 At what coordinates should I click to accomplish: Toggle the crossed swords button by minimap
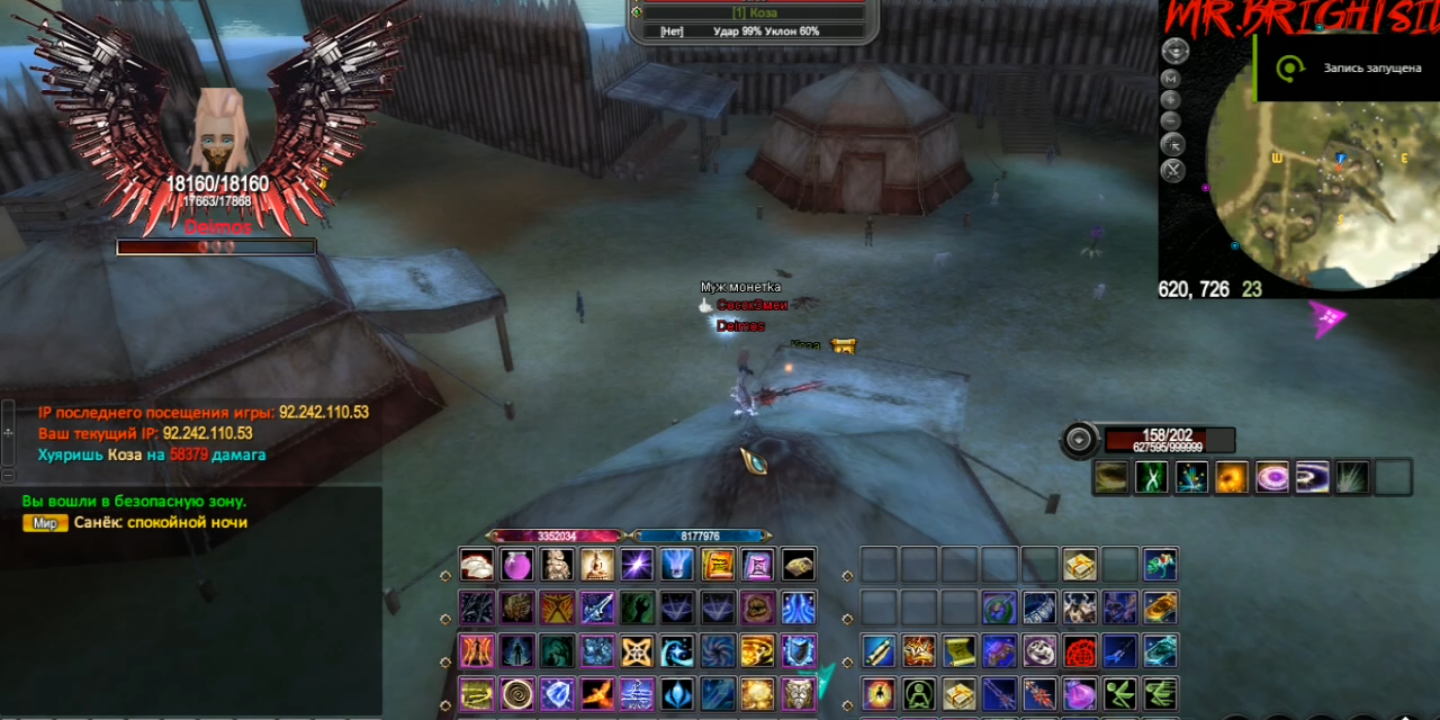coord(1173,169)
